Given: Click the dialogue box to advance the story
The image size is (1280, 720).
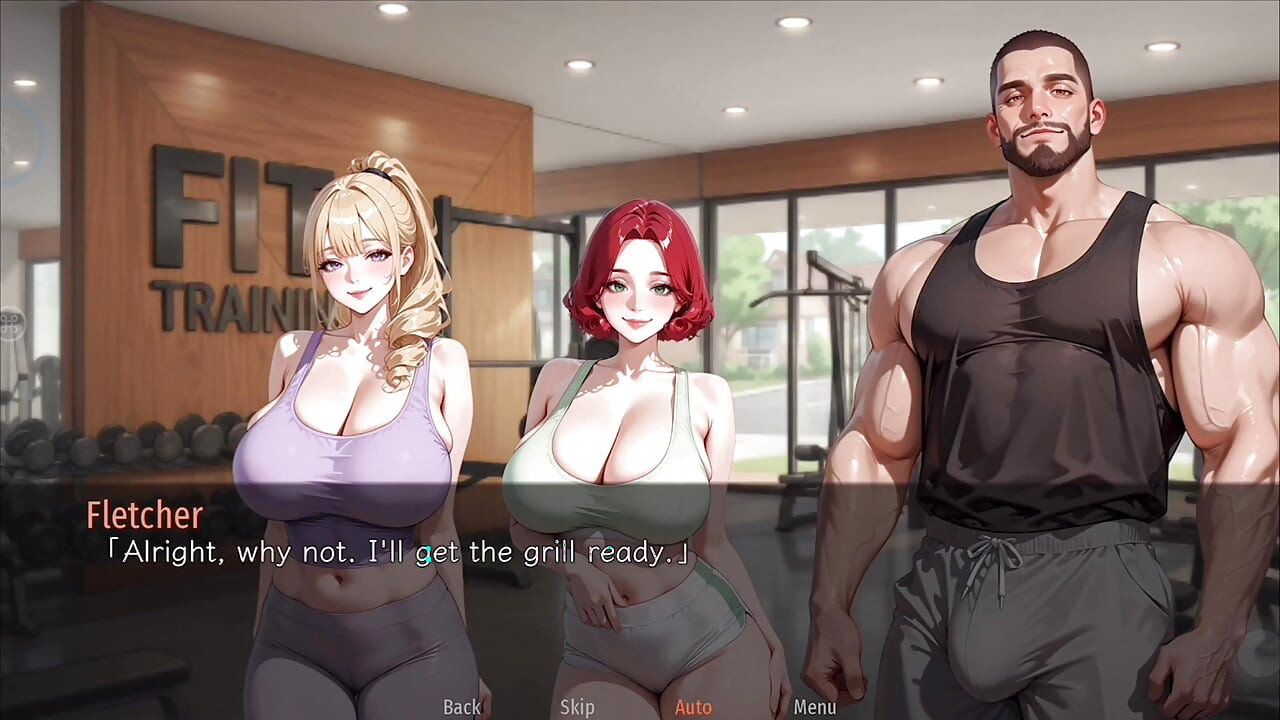Looking at the screenshot, I should point(640,560).
